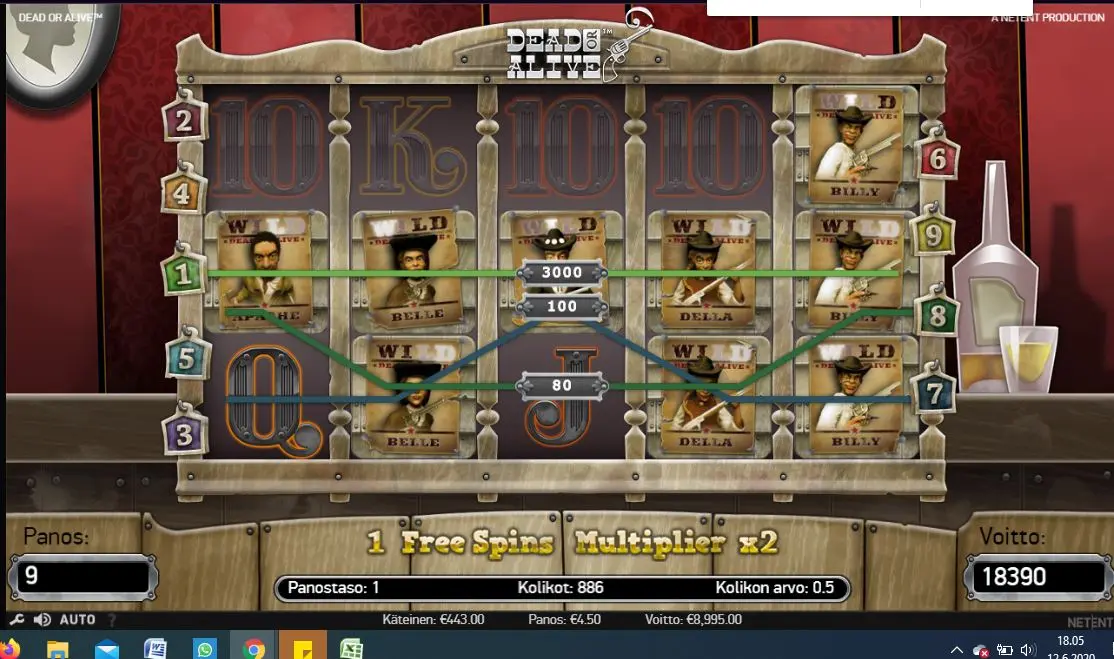The height and width of the screenshot is (659, 1114).
Task: Switch to Chrome in the taskbar
Action: click(253, 649)
